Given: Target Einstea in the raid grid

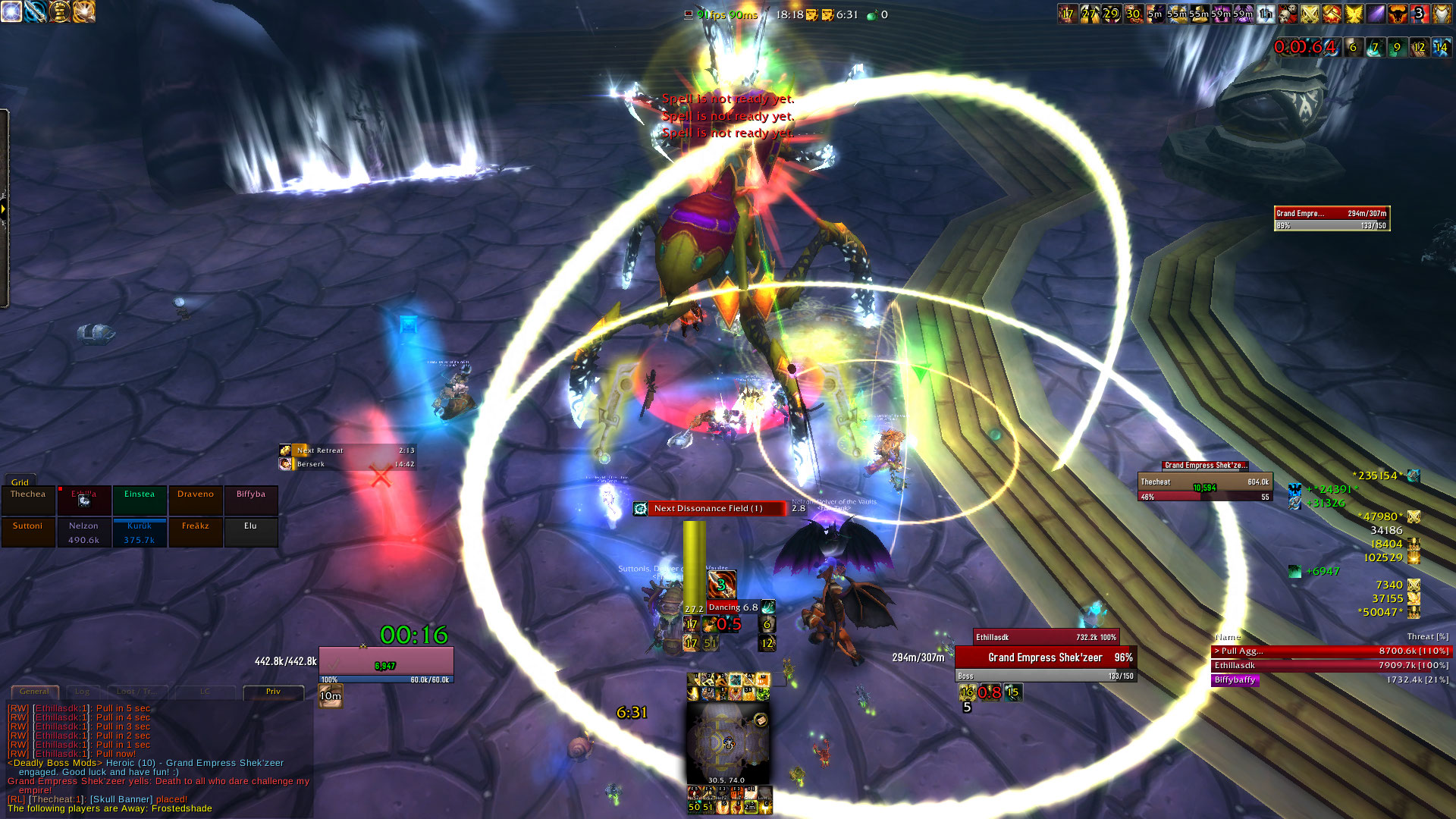Looking at the screenshot, I should 140,500.
